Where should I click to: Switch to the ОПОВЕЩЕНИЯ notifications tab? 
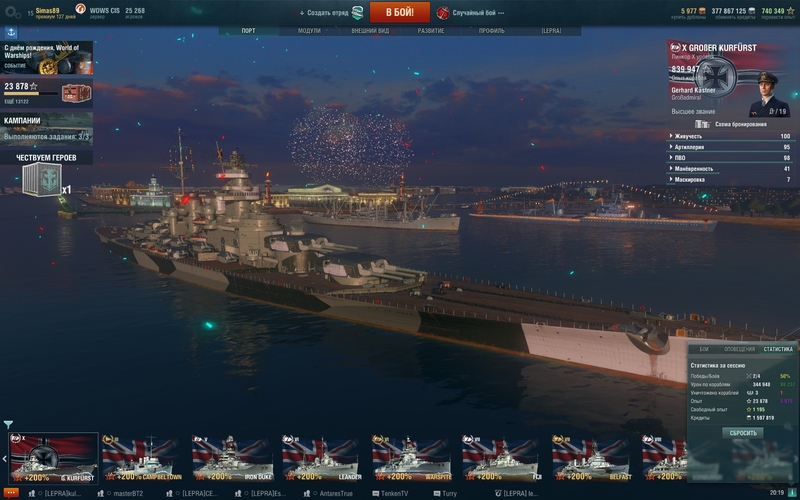pyautogui.click(x=739, y=349)
